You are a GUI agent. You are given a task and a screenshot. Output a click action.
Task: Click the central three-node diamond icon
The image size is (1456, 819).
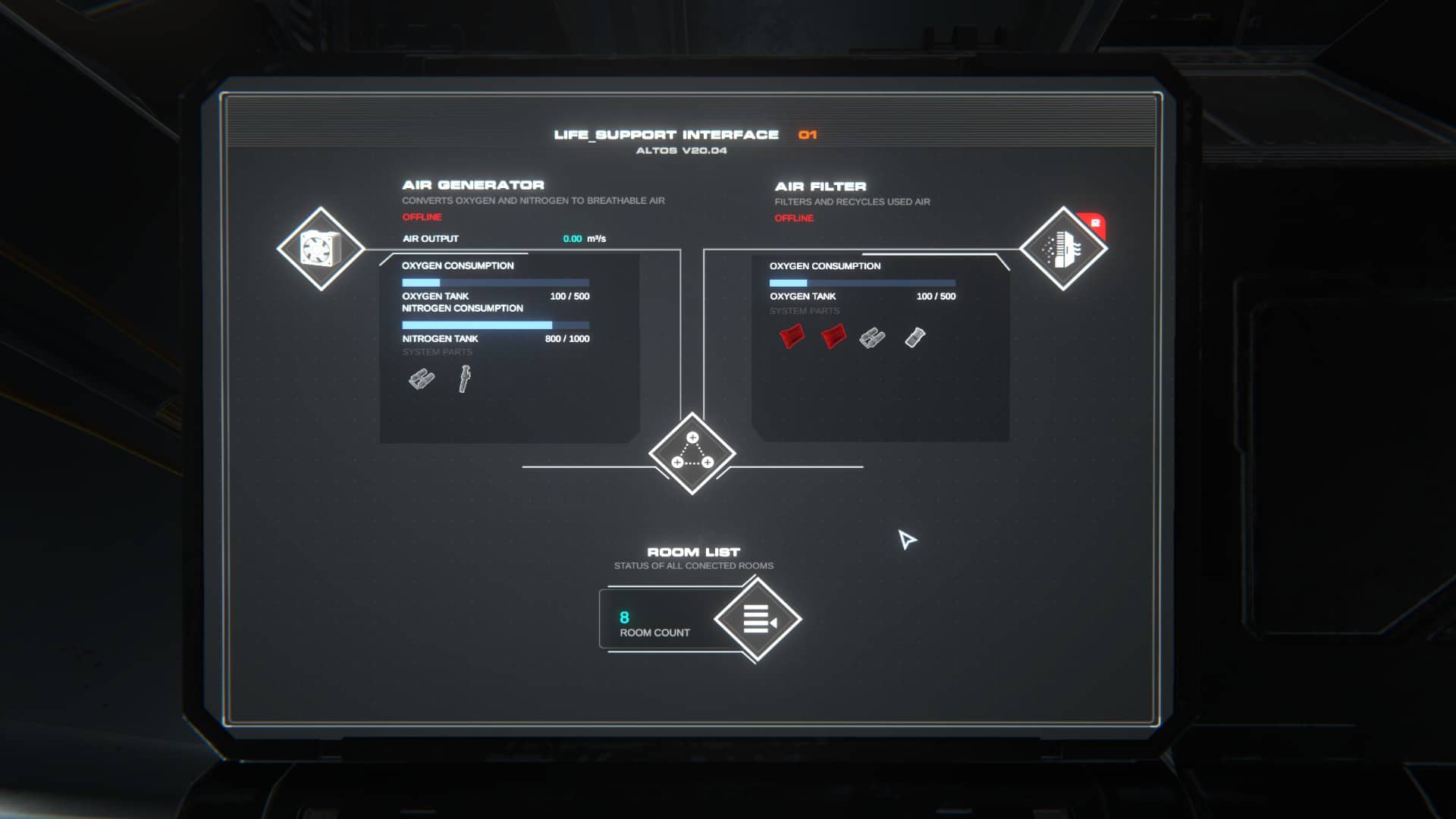click(692, 453)
